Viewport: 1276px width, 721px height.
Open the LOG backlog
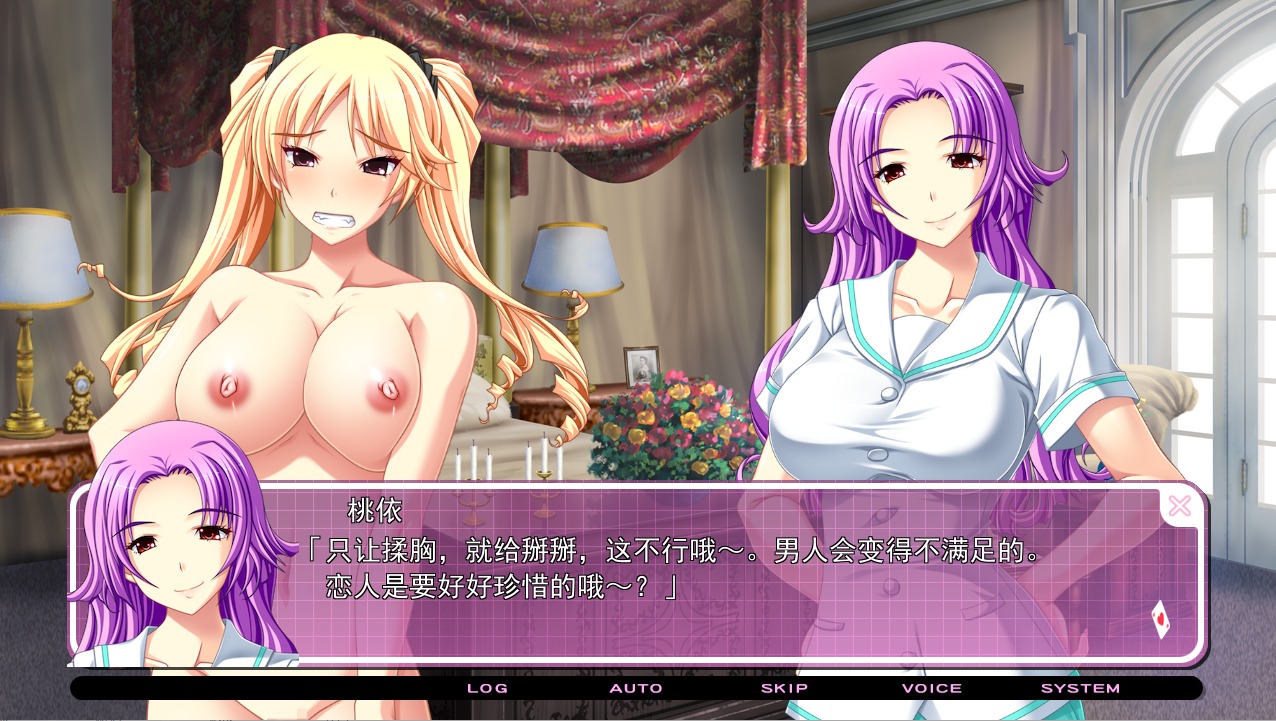click(487, 688)
